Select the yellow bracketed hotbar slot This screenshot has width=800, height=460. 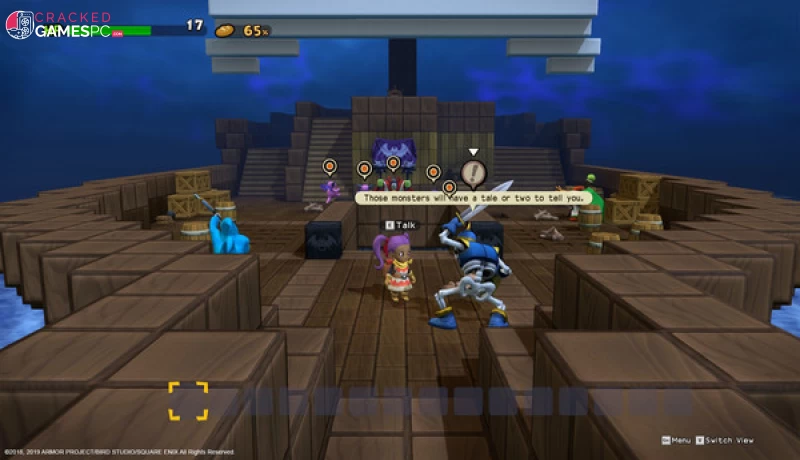pos(188,401)
